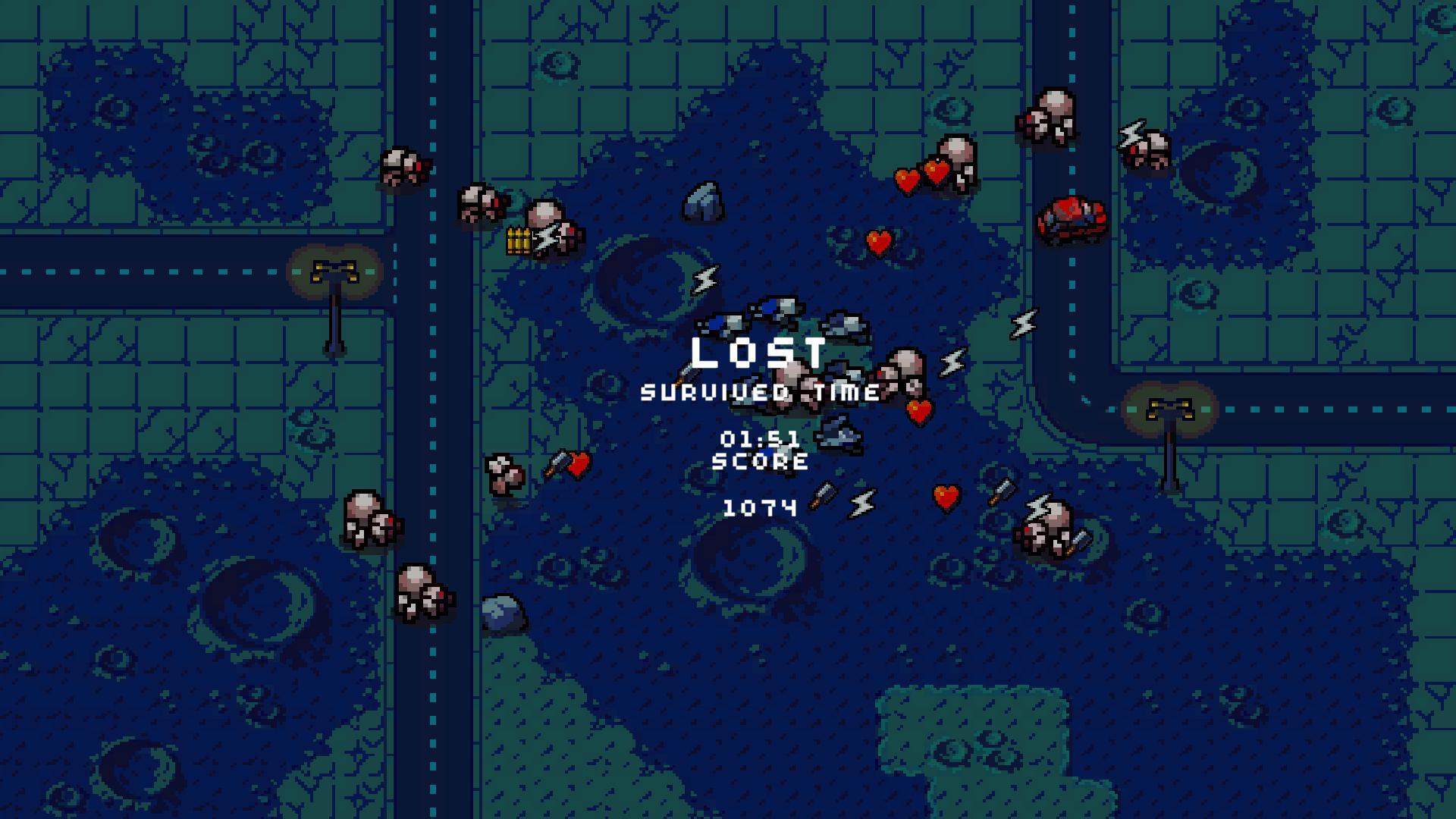Click the score value 1074
Viewport: 1456px width, 819px height.
[x=761, y=507]
